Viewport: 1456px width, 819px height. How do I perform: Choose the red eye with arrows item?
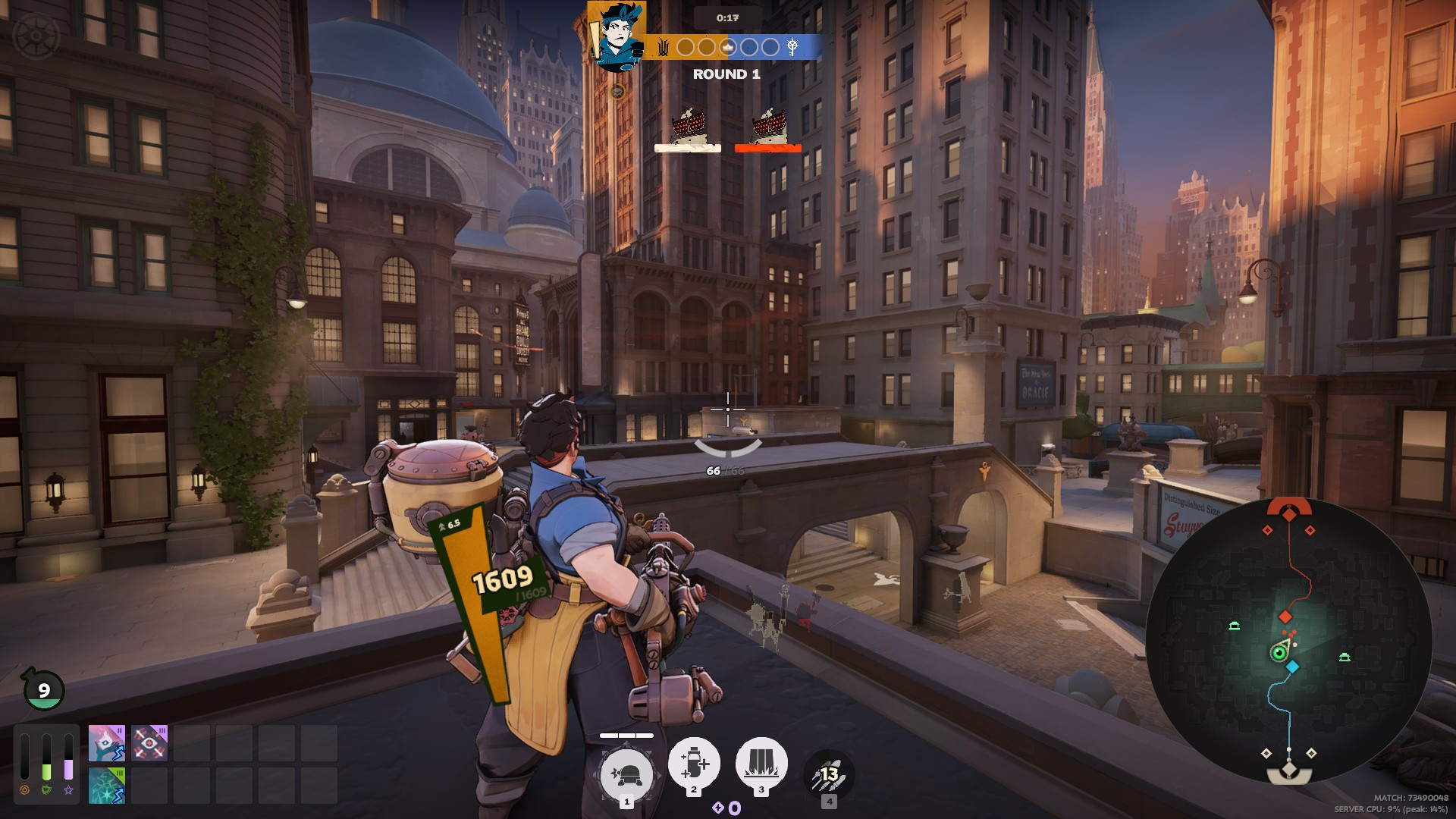click(x=149, y=742)
